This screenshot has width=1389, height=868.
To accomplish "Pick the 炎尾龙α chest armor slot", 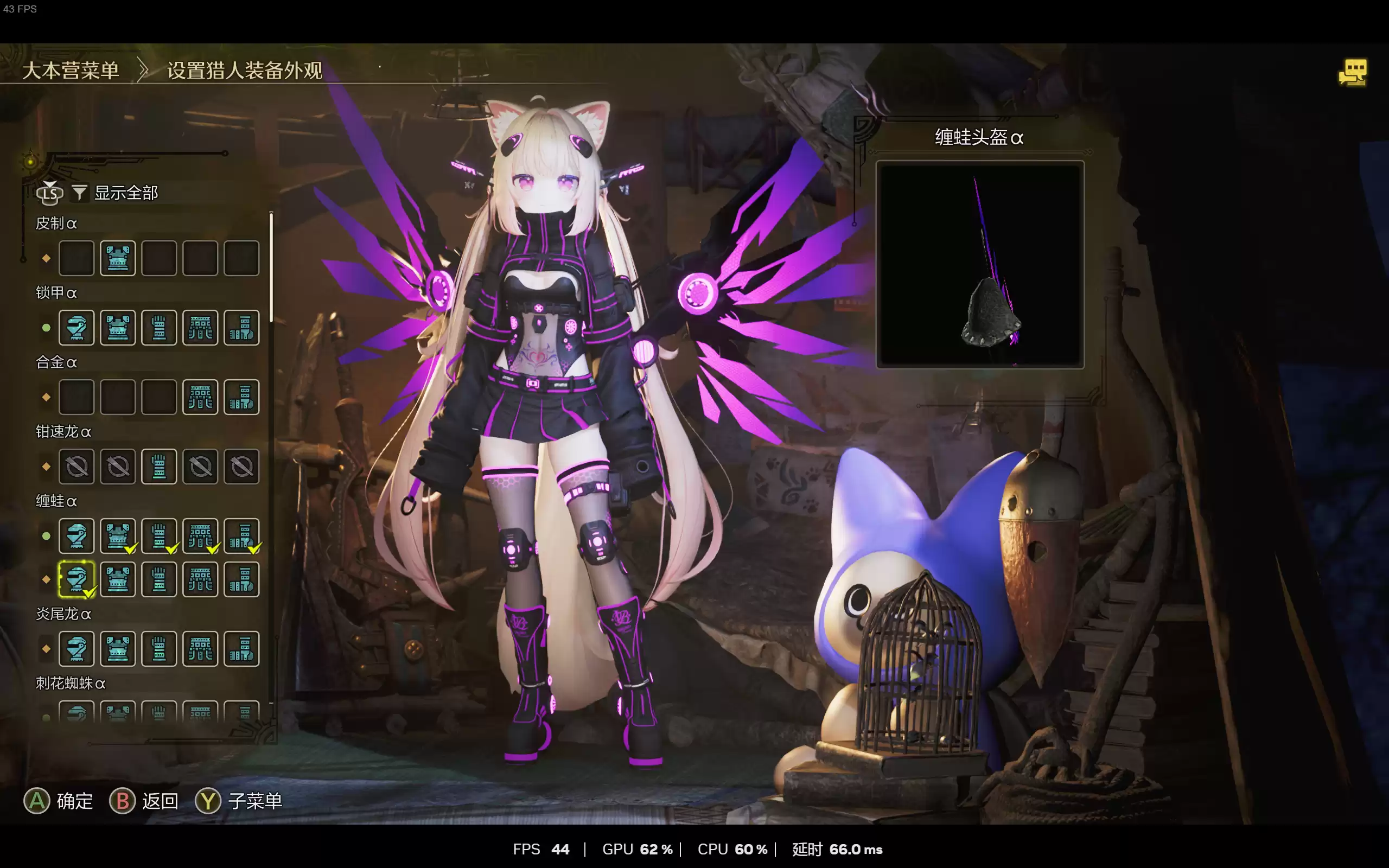I will [118, 649].
